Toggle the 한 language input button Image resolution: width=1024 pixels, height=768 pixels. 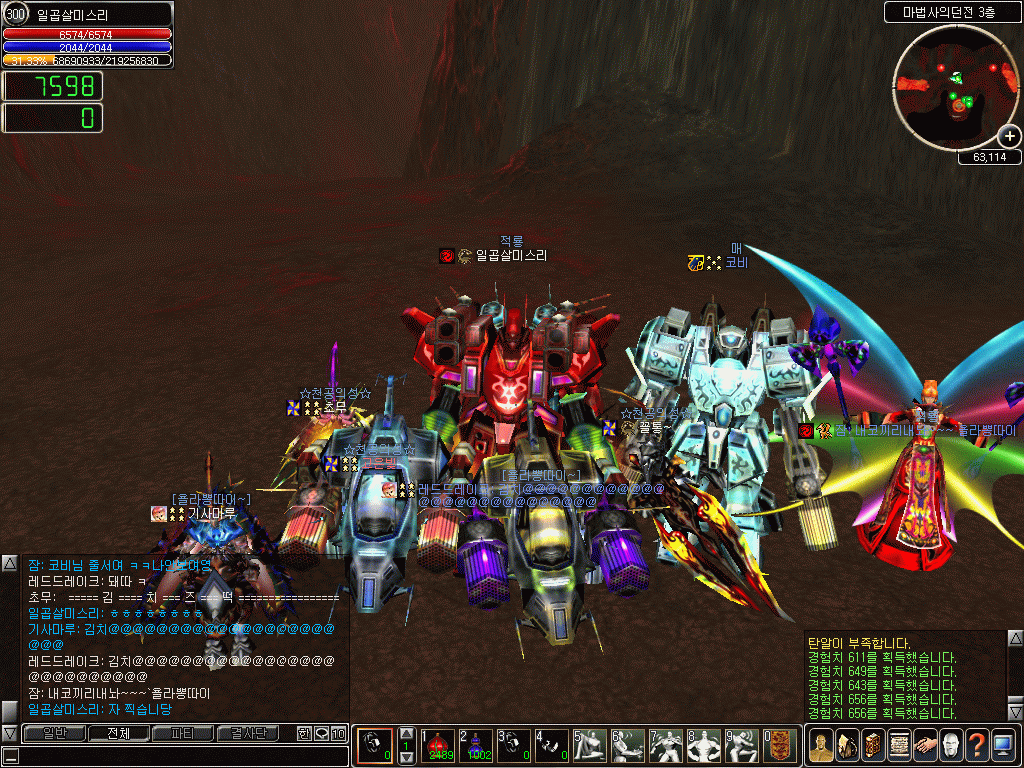click(x=304, y=733)
